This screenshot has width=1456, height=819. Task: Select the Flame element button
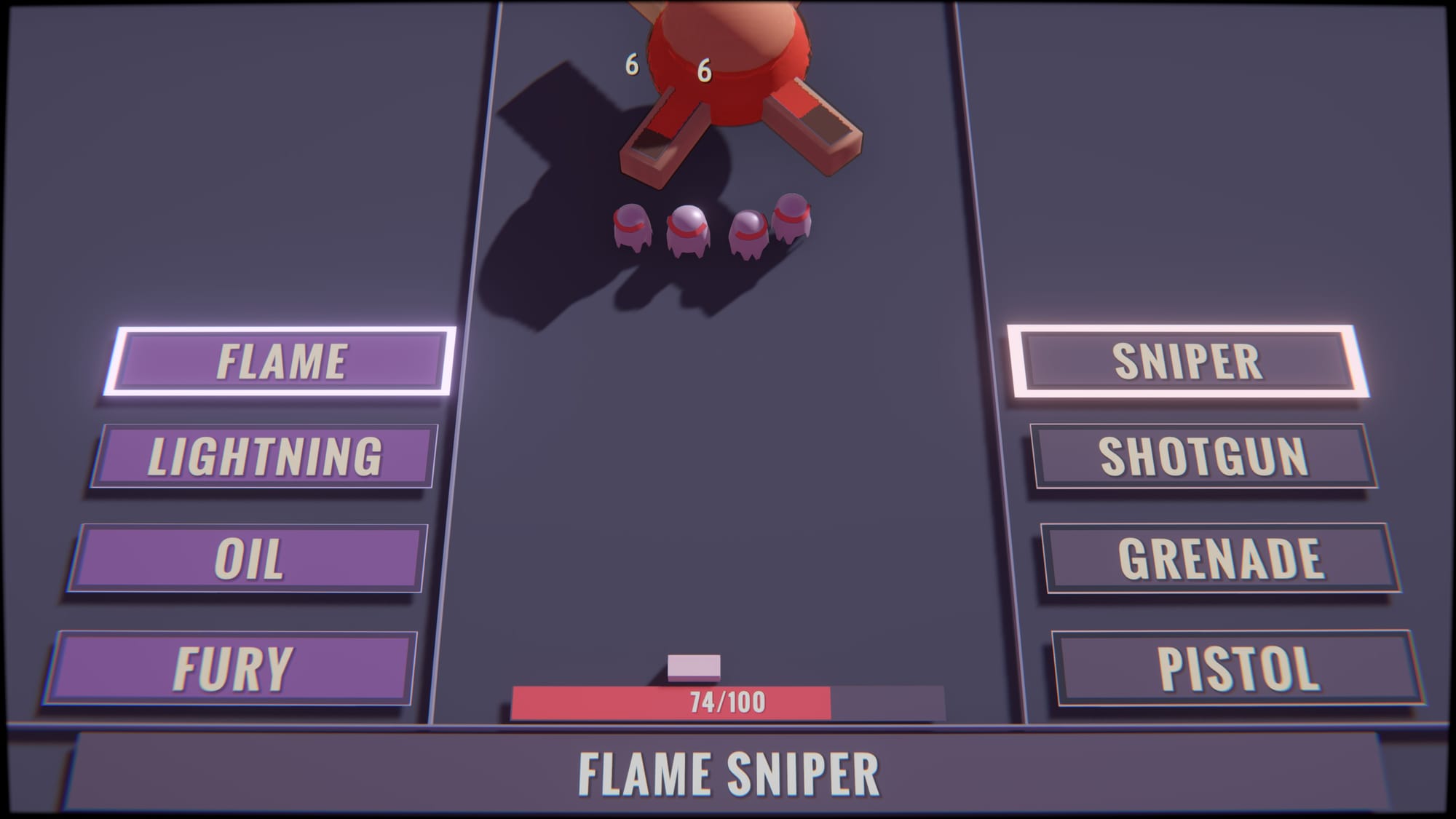tap(281, 361)
